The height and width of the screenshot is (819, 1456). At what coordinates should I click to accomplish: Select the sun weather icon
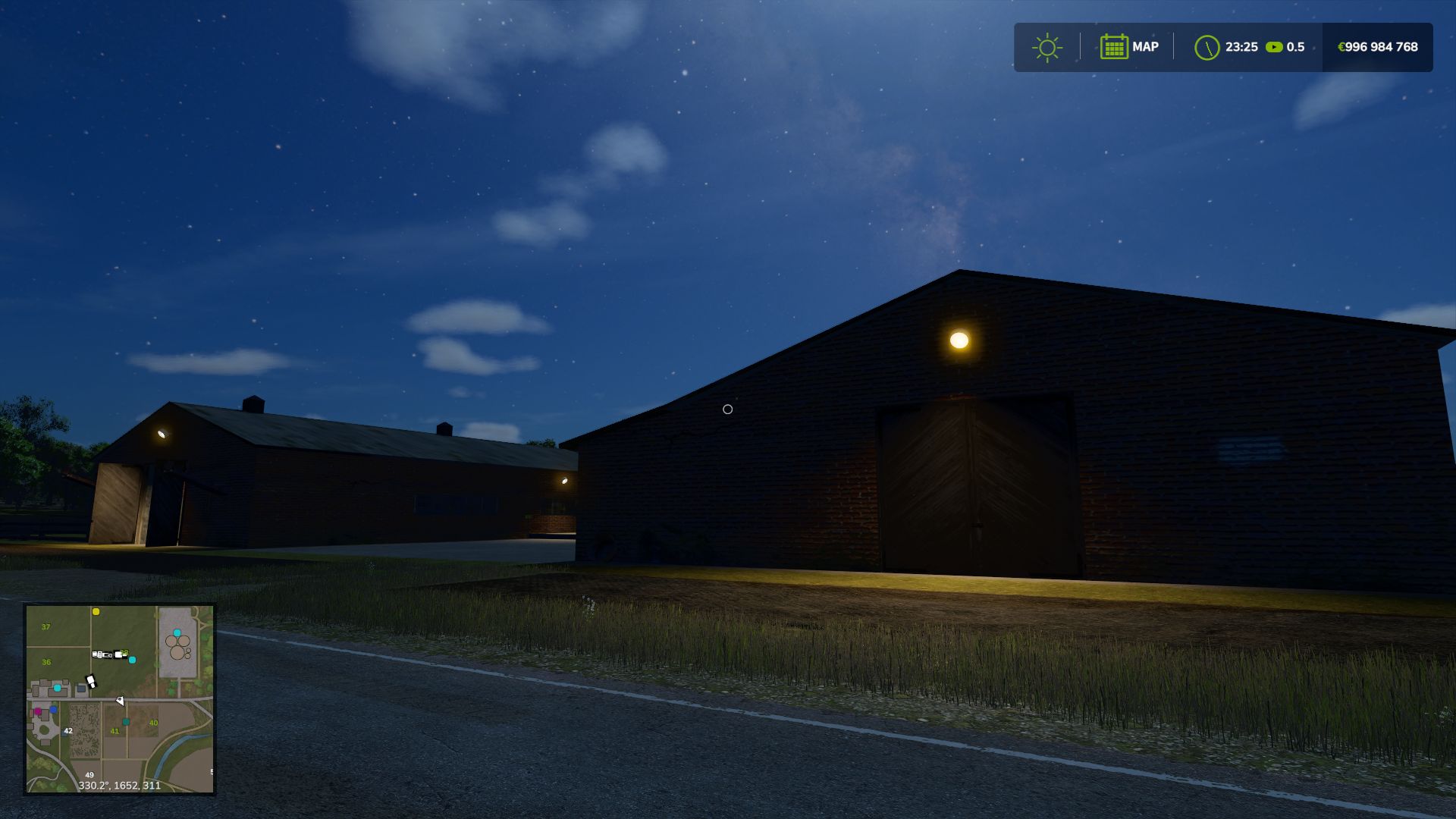[x=1046, y=47]
